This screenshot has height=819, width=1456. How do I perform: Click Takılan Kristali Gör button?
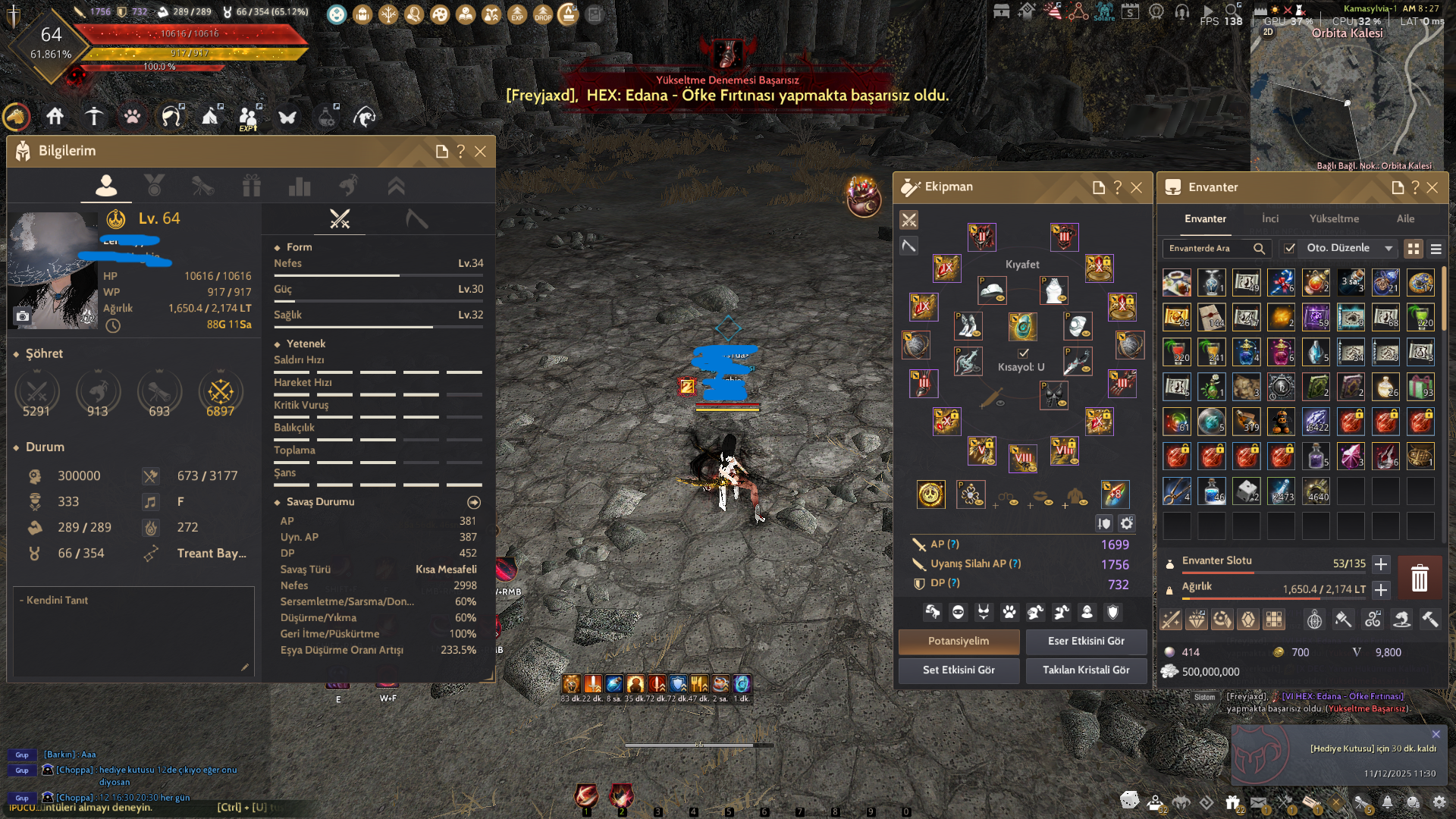tap(1086, 670)
